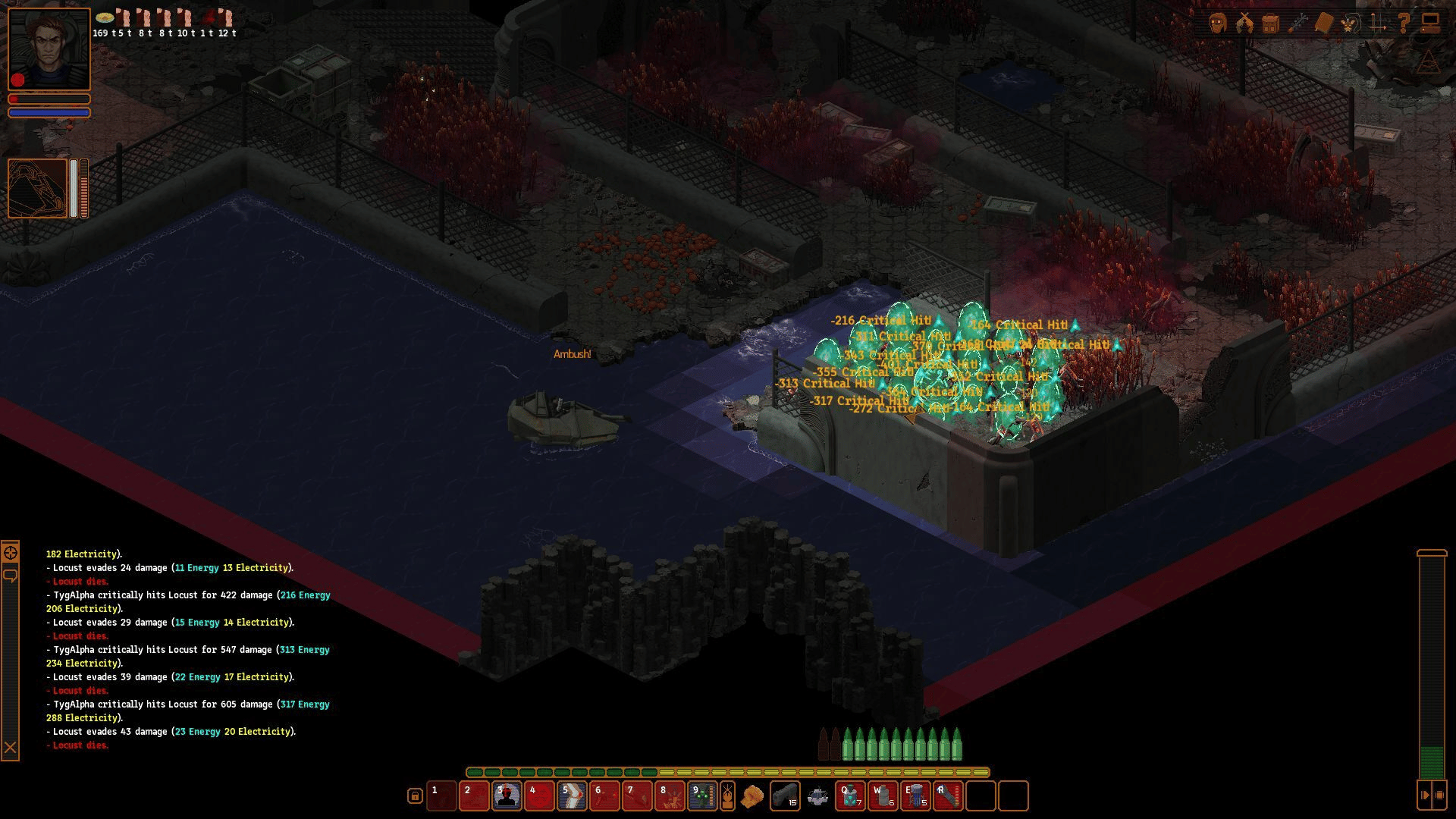Activate hotbar slot 3 silhouette ability
Image resolution: width=1456 pixels, height=819 pixels.
507,795
